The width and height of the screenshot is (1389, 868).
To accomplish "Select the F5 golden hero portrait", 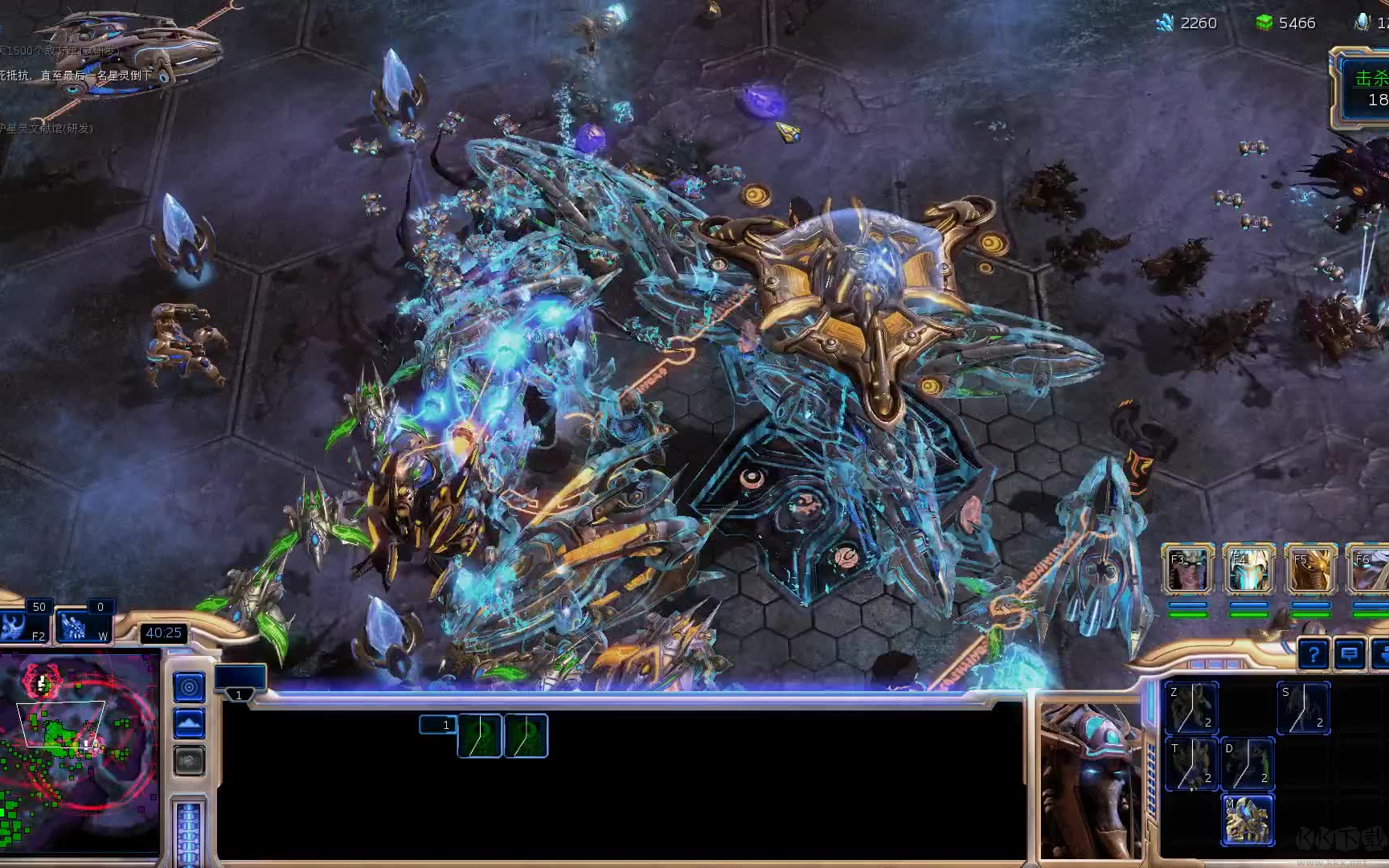I will pos(1310,569).
